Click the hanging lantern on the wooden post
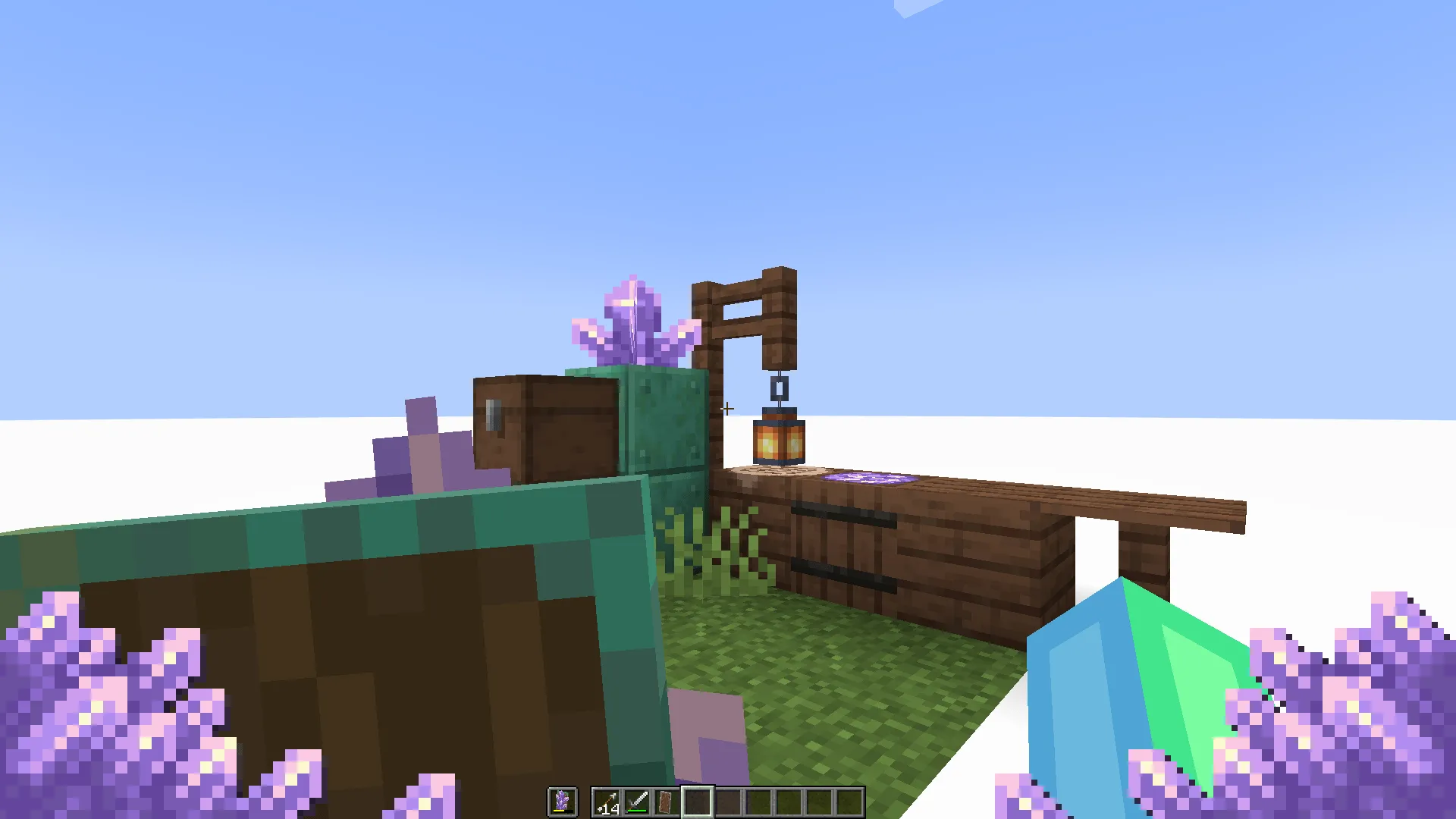This screenshot has width=1456, height=819. click(777, 440)
